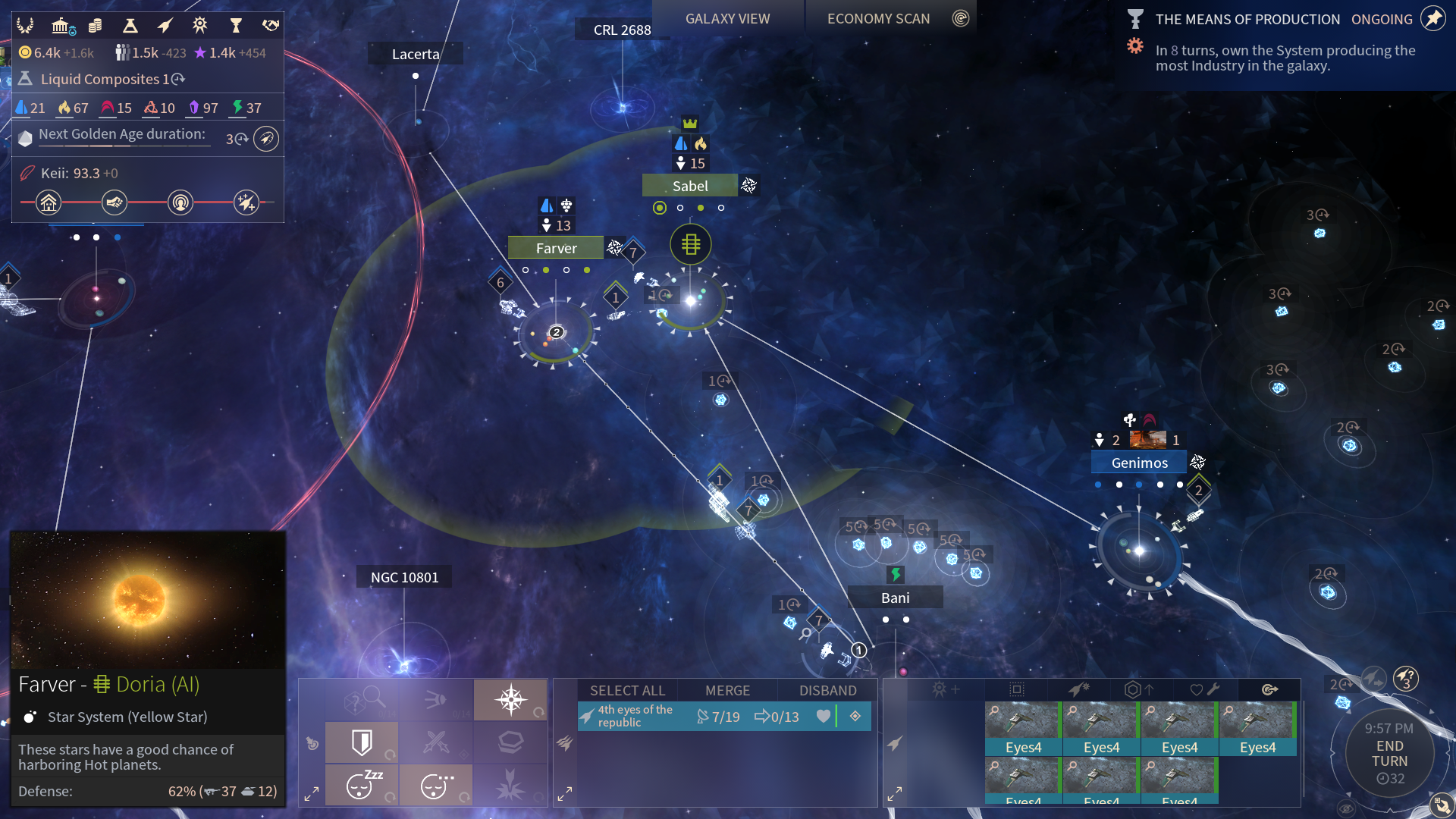Open the diplomacy handshake screen
Viewport: 1456px width, 819px height.
[271, 26]
